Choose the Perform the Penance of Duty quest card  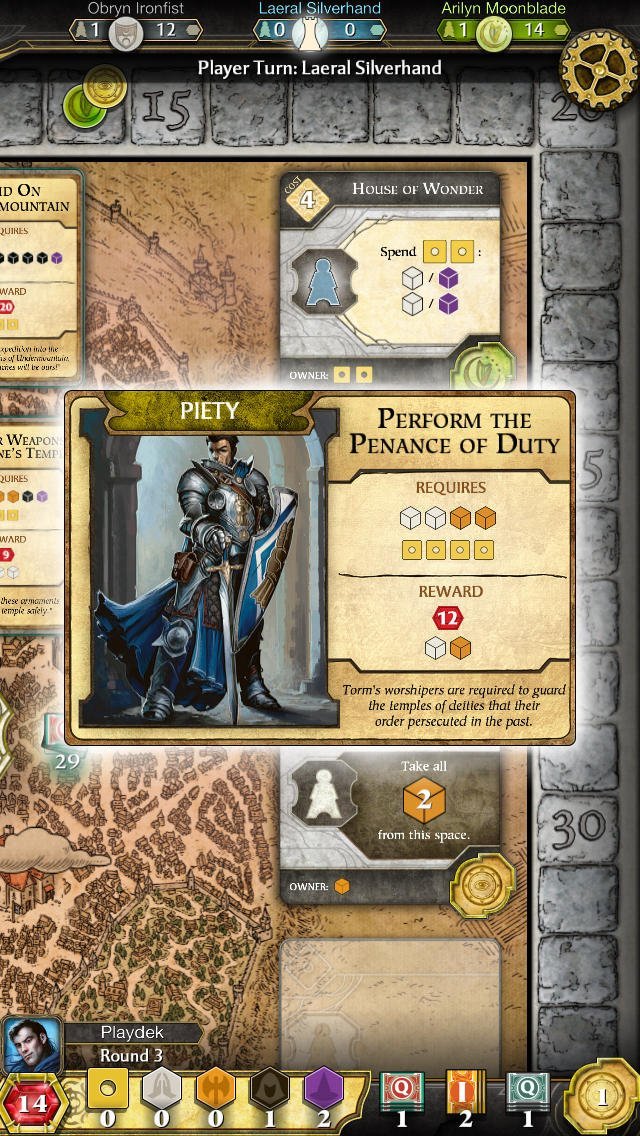(320, 568)
